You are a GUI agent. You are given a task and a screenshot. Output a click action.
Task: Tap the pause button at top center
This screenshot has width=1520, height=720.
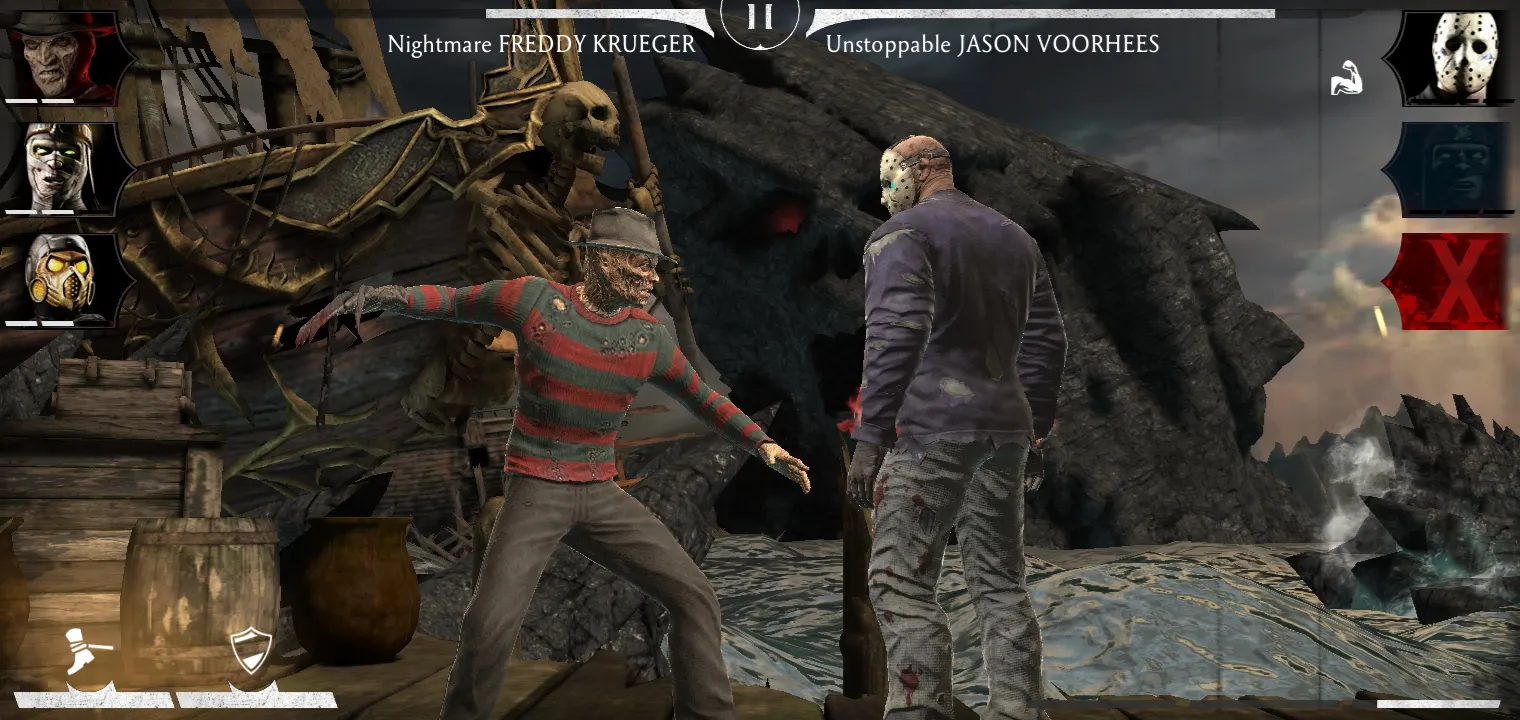tap(760, 18)
